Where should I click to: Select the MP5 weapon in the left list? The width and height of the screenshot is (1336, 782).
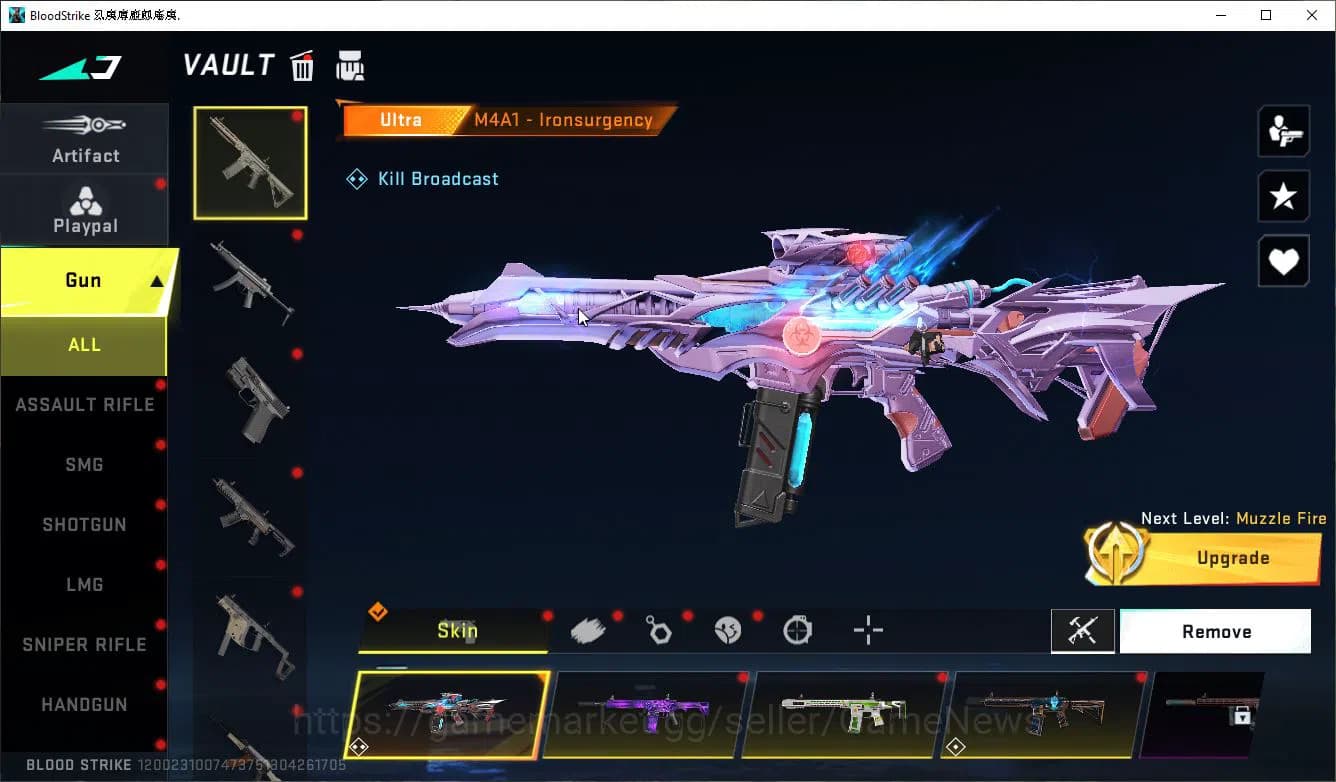249,283
